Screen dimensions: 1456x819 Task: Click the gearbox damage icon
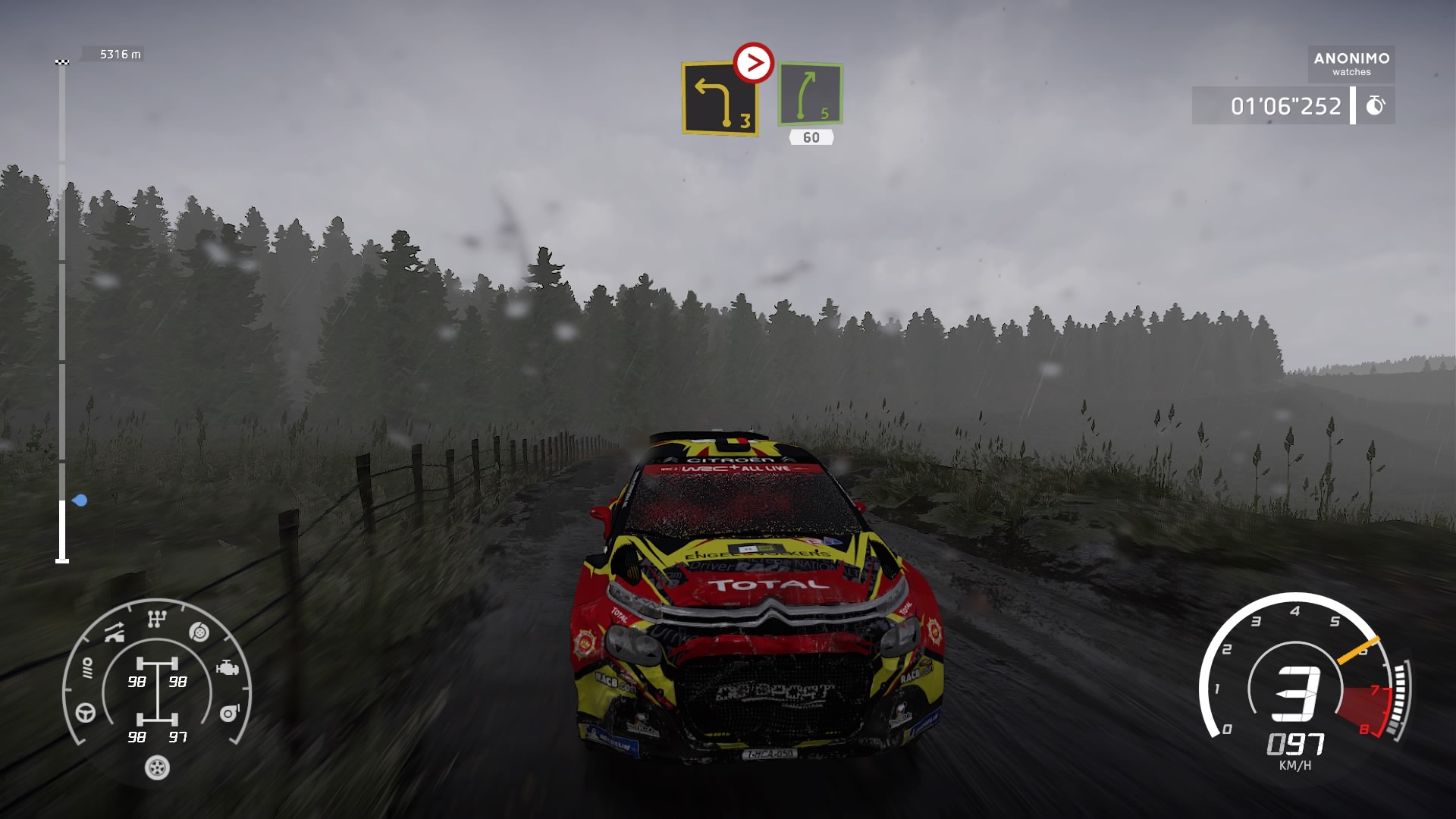point(156,620)
